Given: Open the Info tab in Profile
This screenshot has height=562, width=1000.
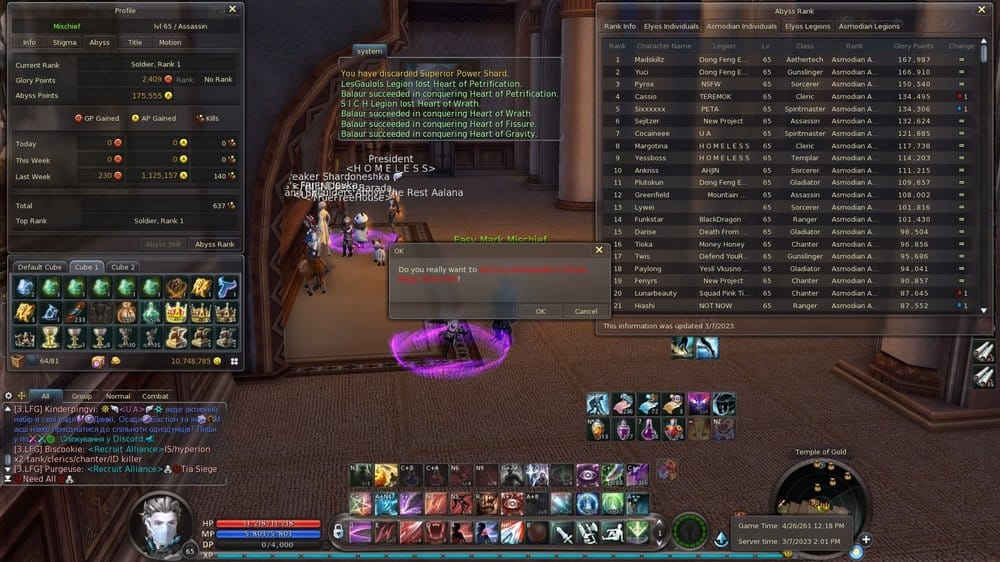Looking at the screenshot, I should [x=30, y=43].
